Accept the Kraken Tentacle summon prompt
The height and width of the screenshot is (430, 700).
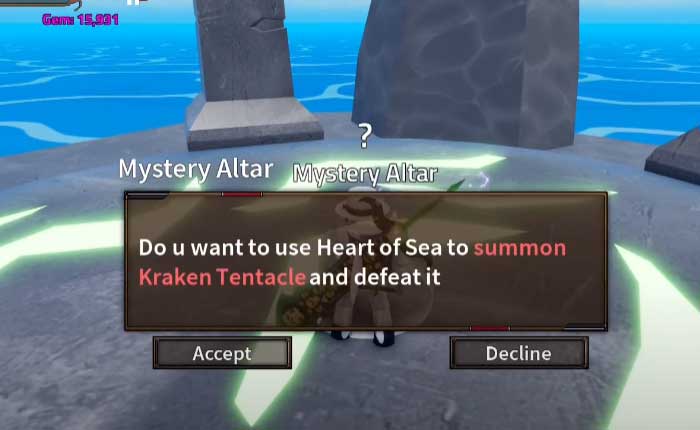pos(222,353)
